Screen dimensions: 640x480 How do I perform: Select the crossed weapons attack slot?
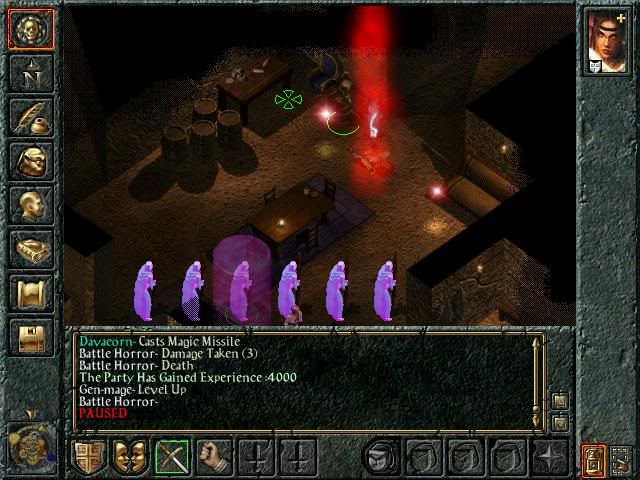click(172, 457)
